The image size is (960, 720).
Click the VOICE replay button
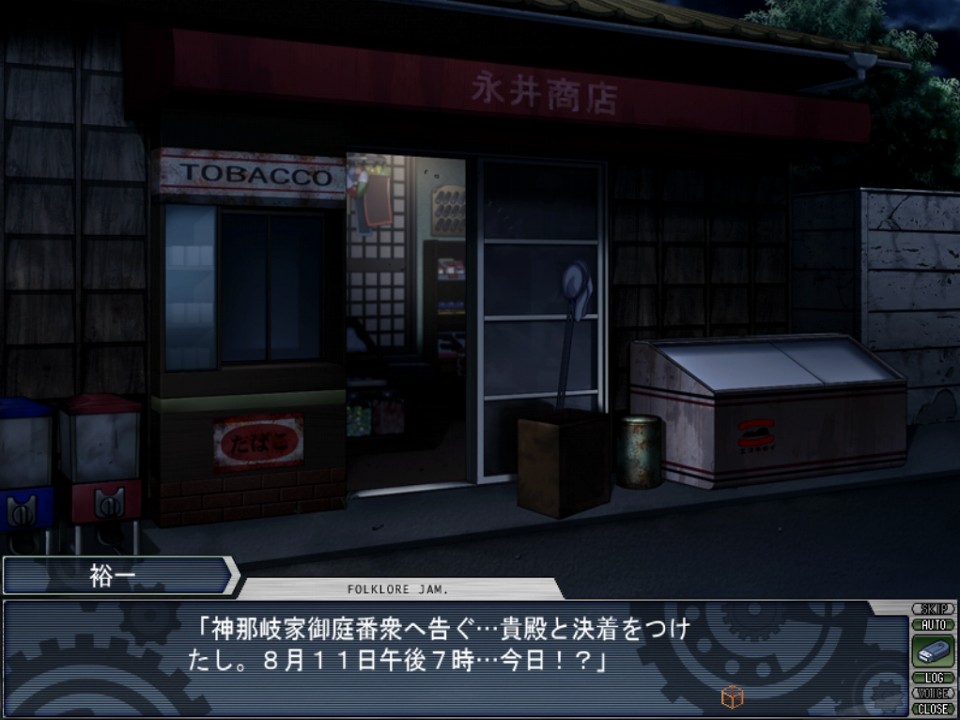pos(932,692)
